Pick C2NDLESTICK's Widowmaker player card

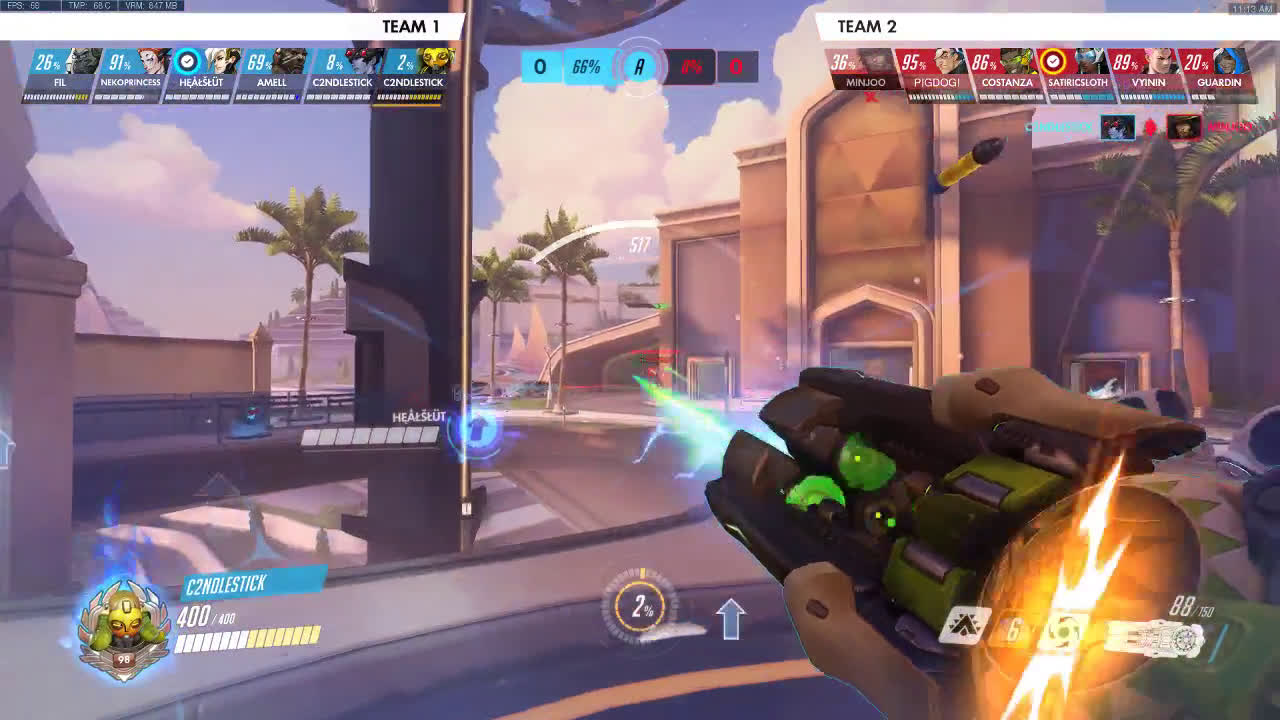(342, 72)
